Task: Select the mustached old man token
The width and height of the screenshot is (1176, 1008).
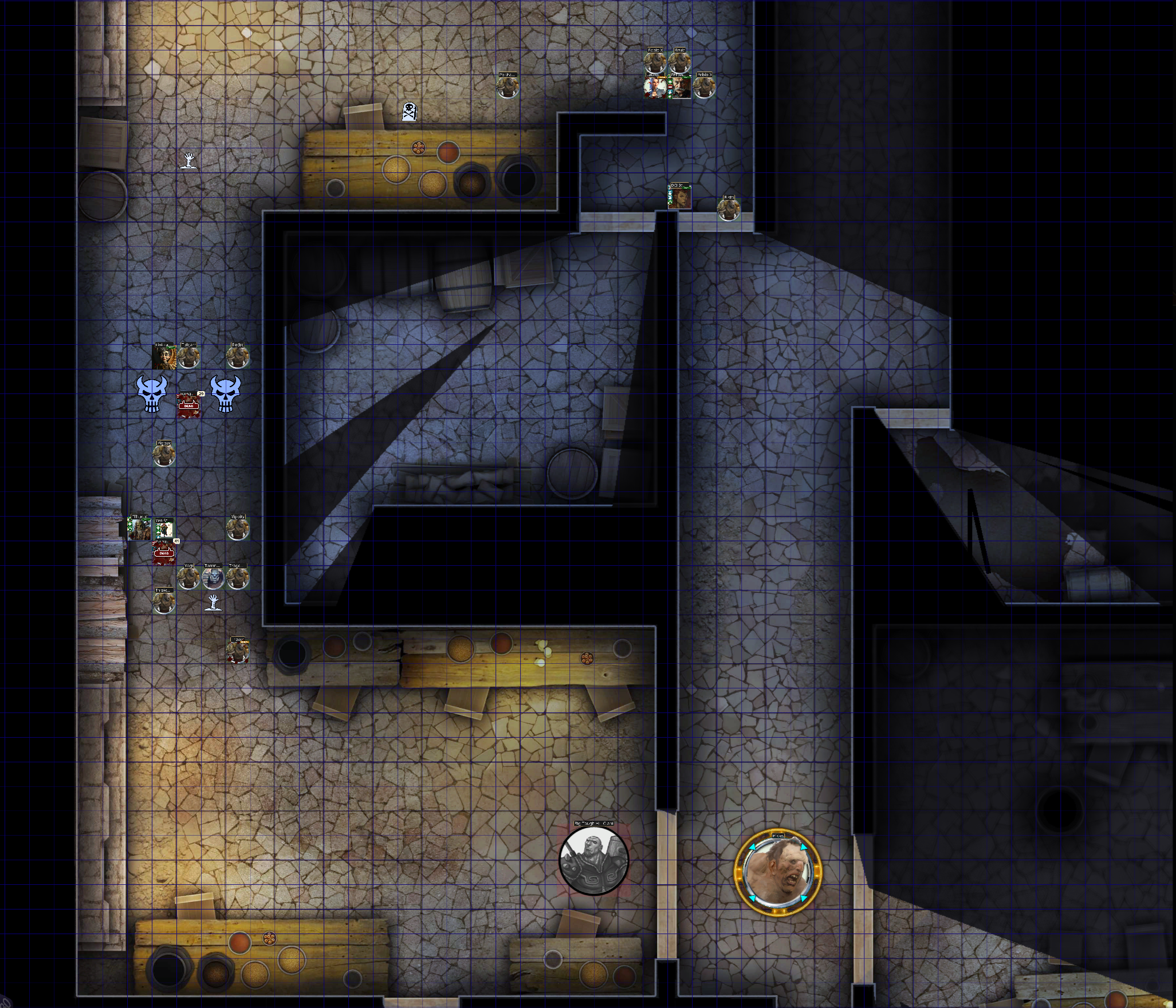Action: tap(680, 87)
